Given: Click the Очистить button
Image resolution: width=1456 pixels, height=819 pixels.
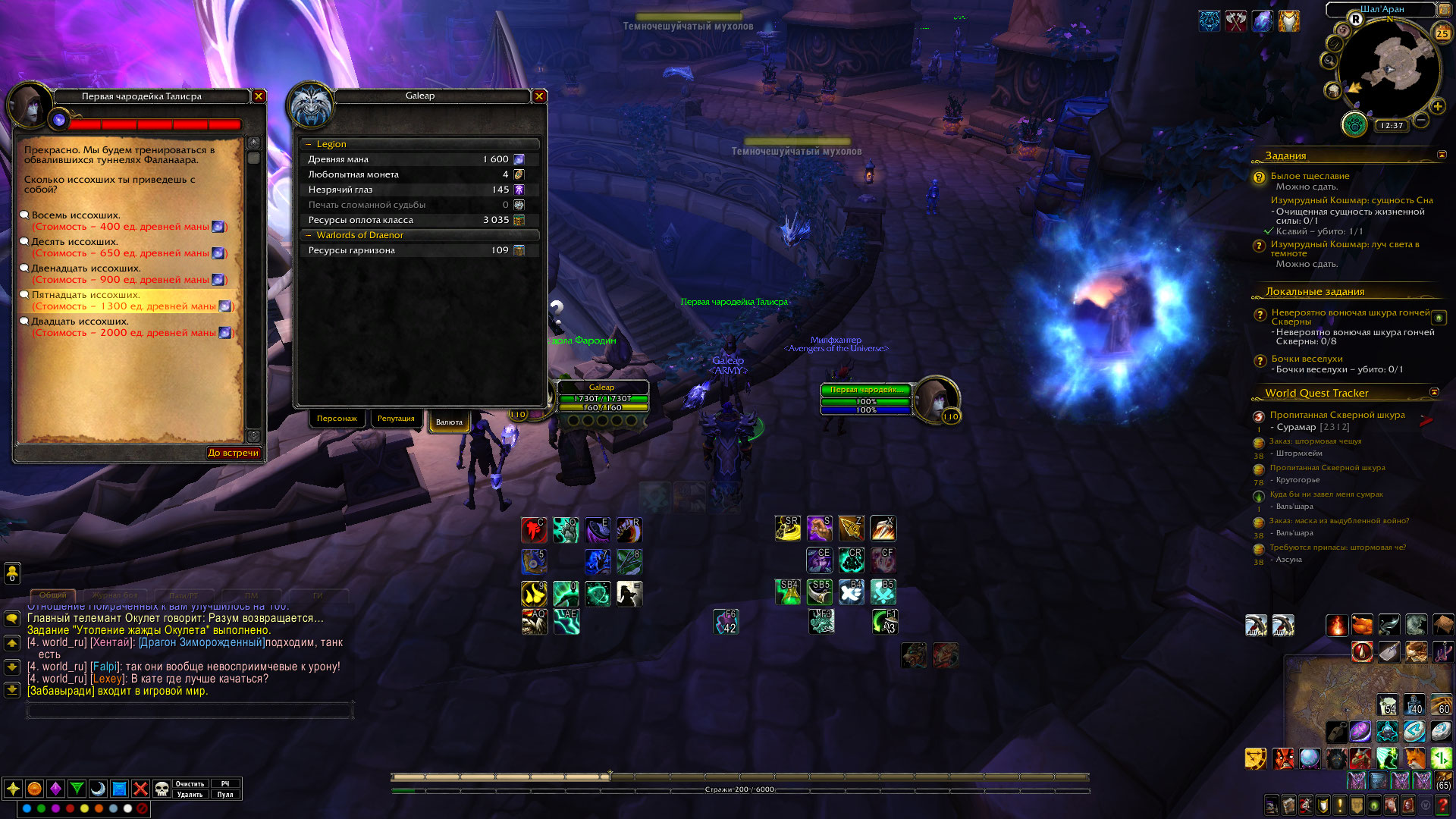Looking at the screenshot, I should pos(190,784).
